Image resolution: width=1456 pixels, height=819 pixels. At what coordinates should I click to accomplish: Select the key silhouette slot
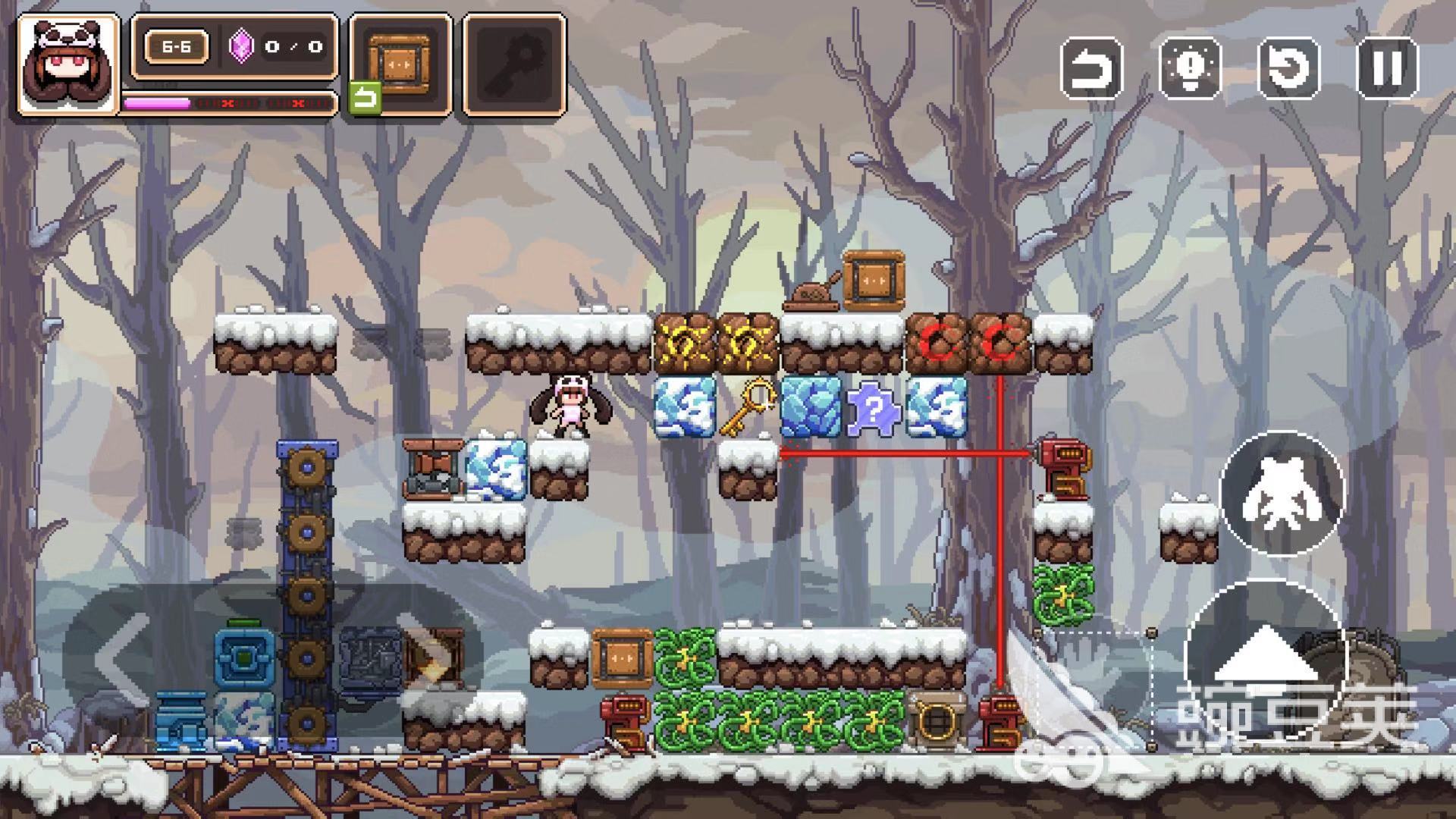click(515, 64)
